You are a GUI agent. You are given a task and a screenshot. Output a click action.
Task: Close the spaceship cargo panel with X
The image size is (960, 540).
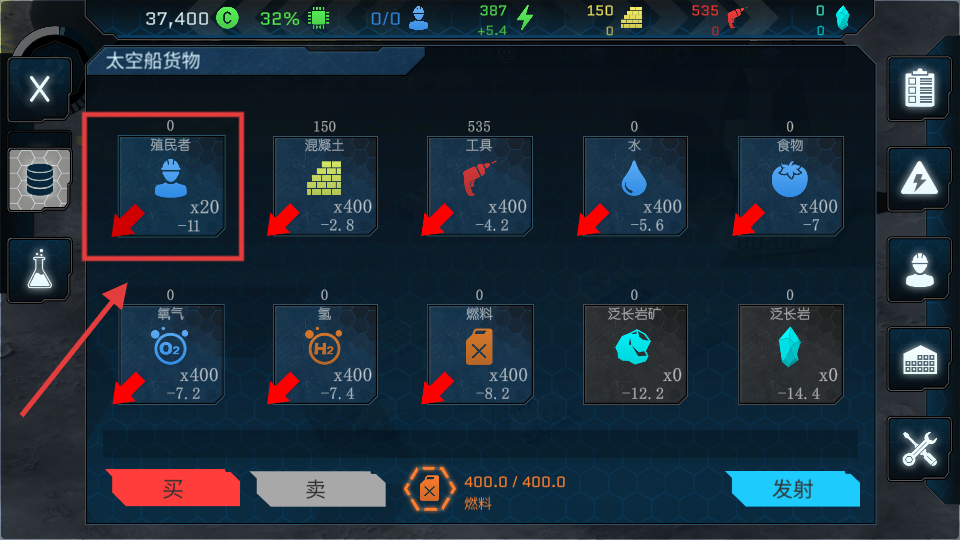point(39,89)
